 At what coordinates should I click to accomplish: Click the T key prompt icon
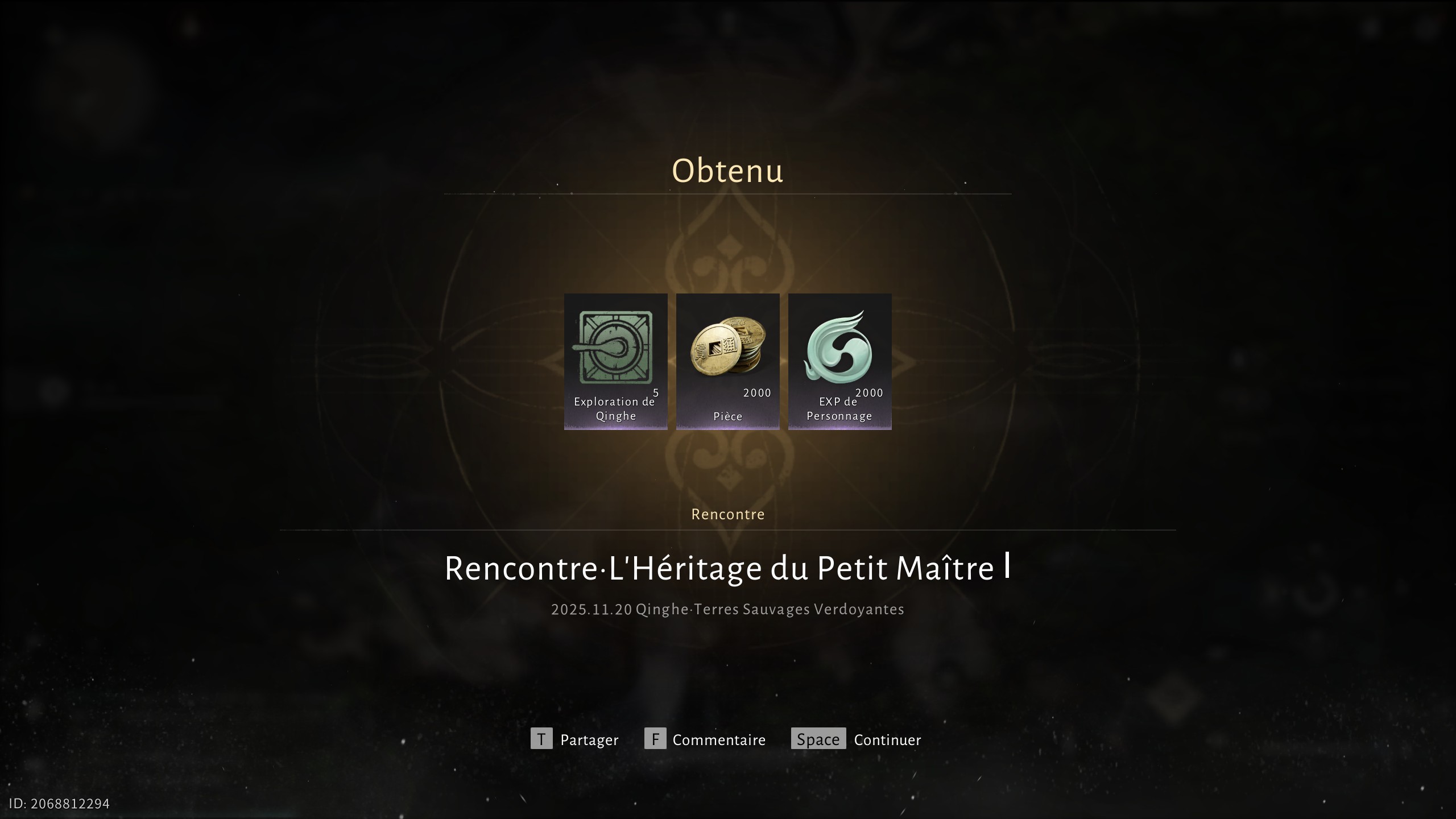pos(542,739)
